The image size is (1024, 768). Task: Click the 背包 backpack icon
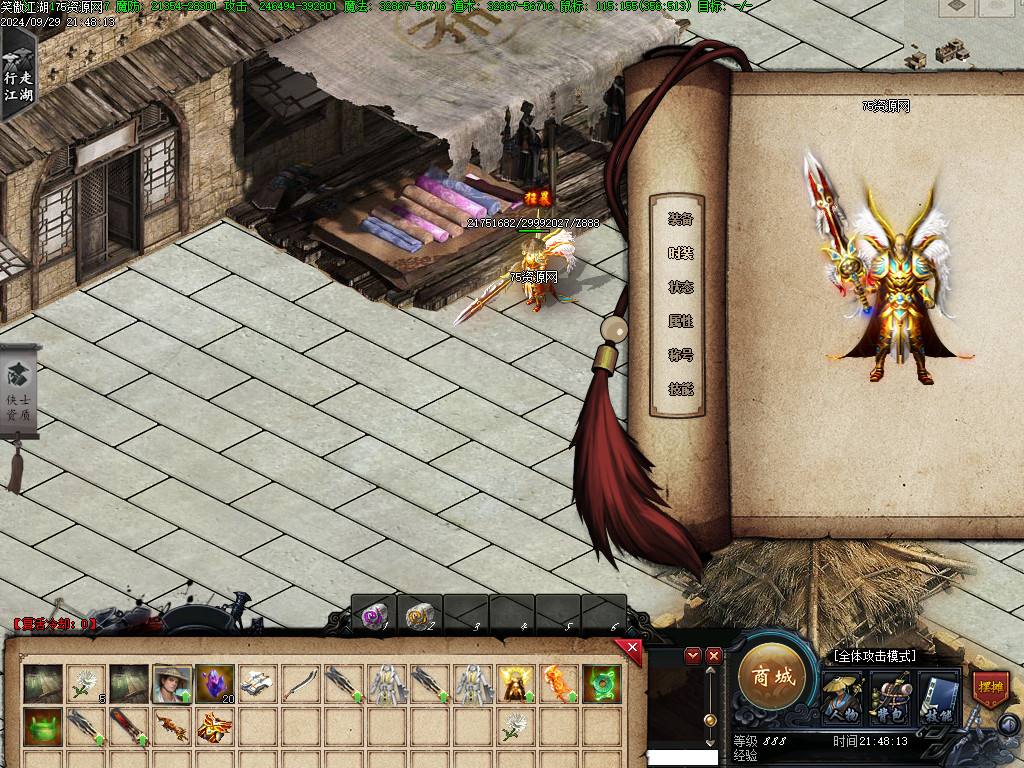[x=890, y=696]
